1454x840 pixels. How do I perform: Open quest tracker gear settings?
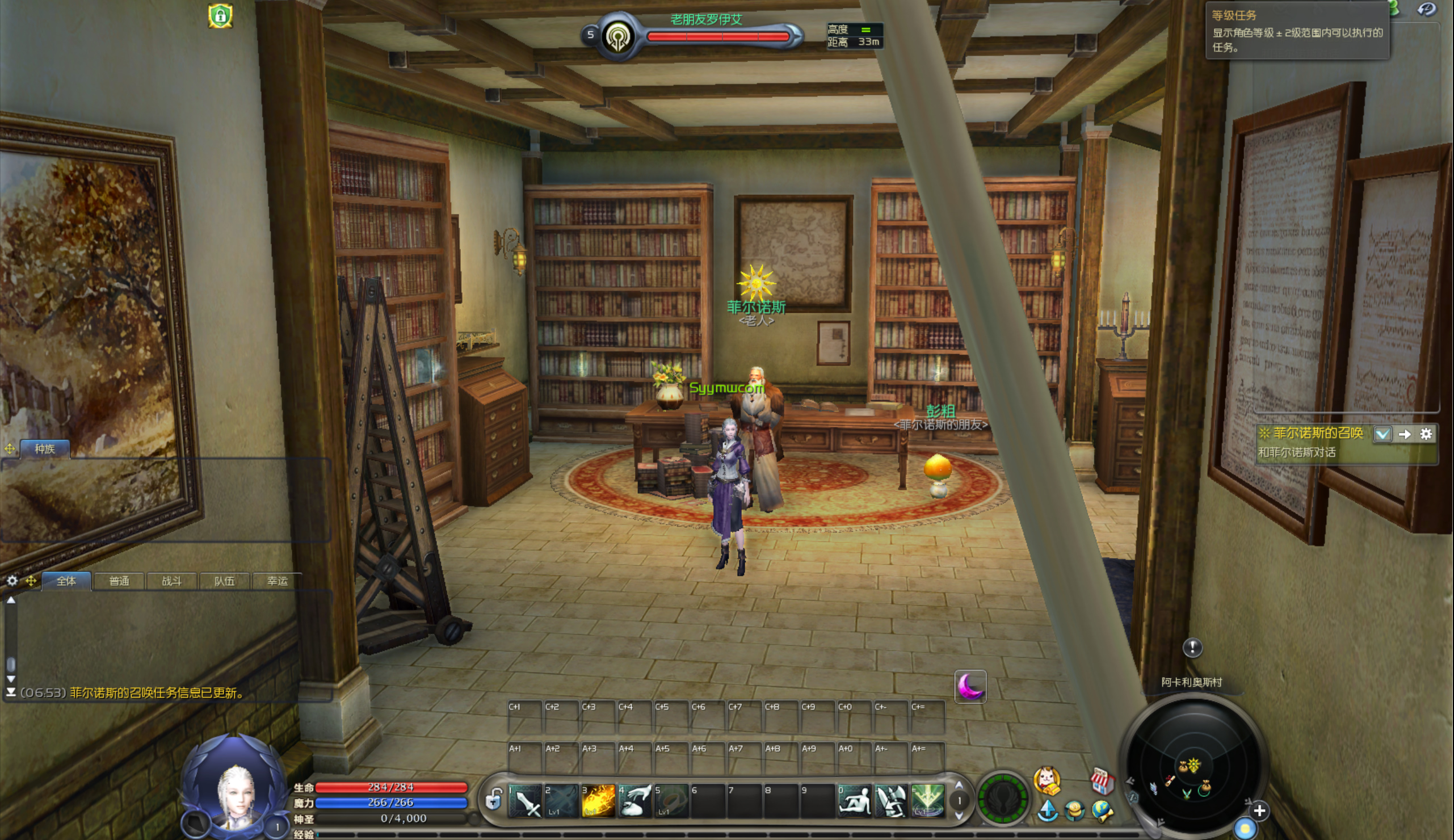tap(1426, 434)
